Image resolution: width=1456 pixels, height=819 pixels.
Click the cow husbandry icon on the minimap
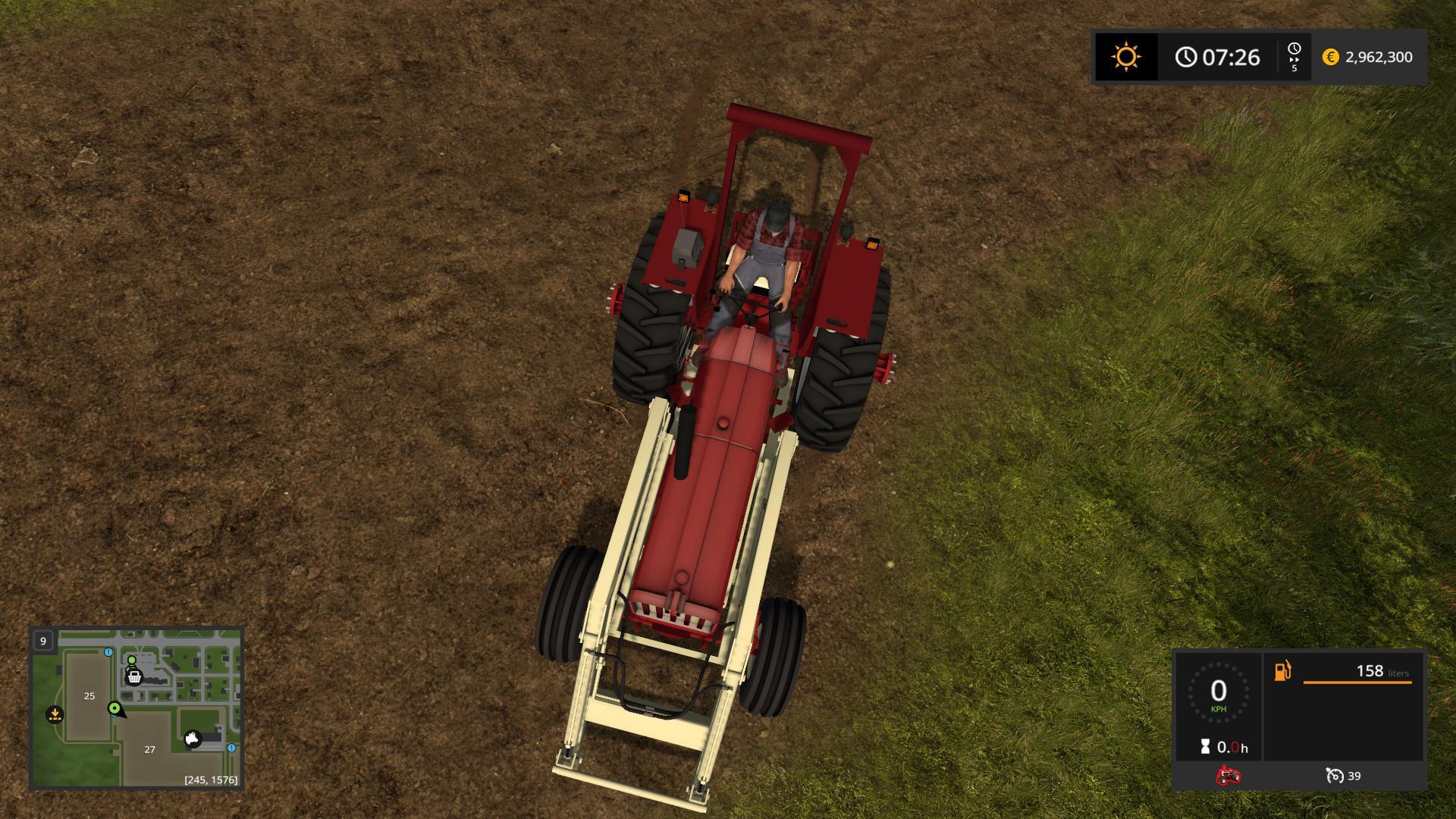(193, 739)
